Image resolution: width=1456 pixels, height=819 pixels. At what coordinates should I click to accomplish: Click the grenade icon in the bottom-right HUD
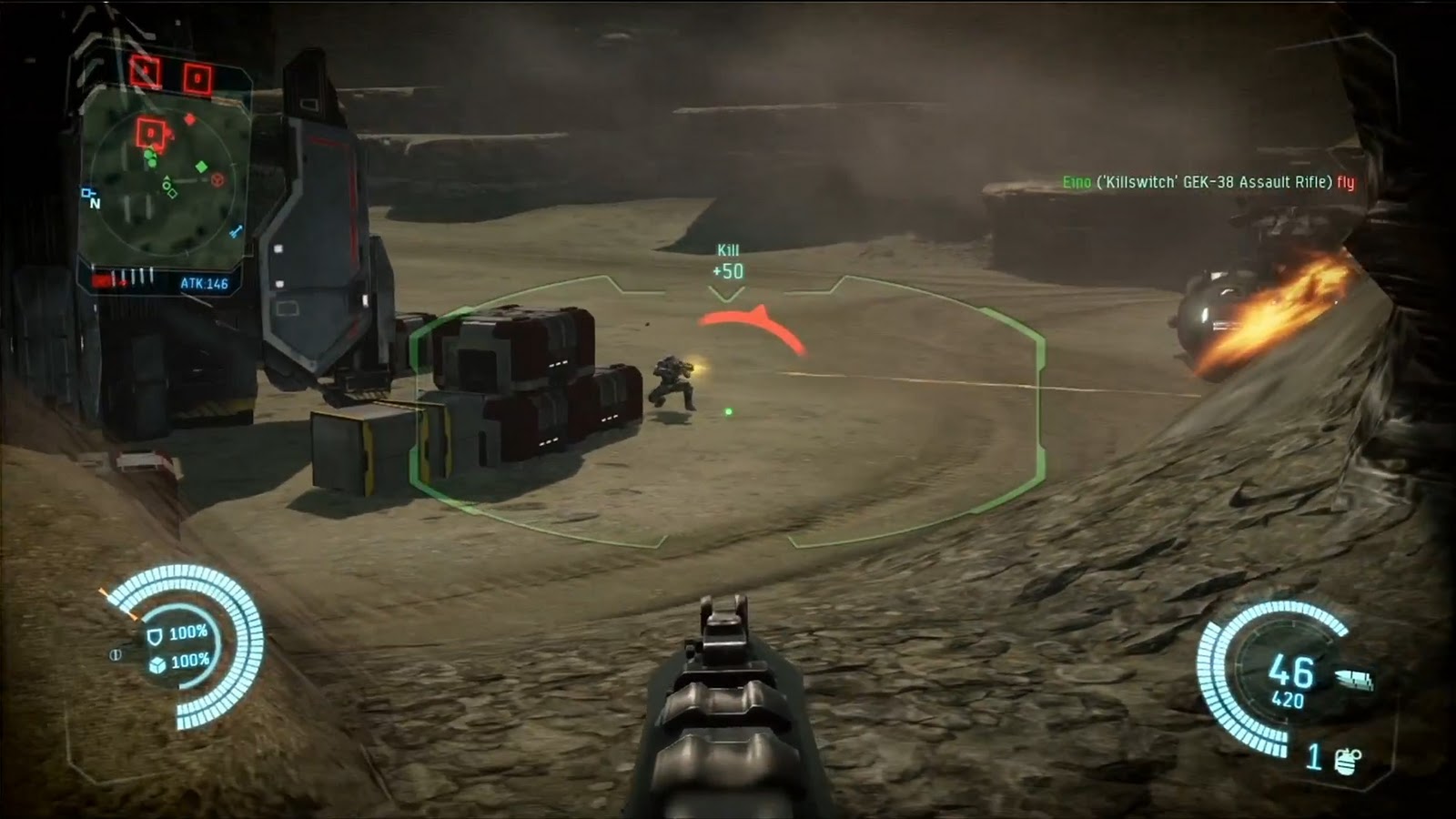coord(1345,763)
